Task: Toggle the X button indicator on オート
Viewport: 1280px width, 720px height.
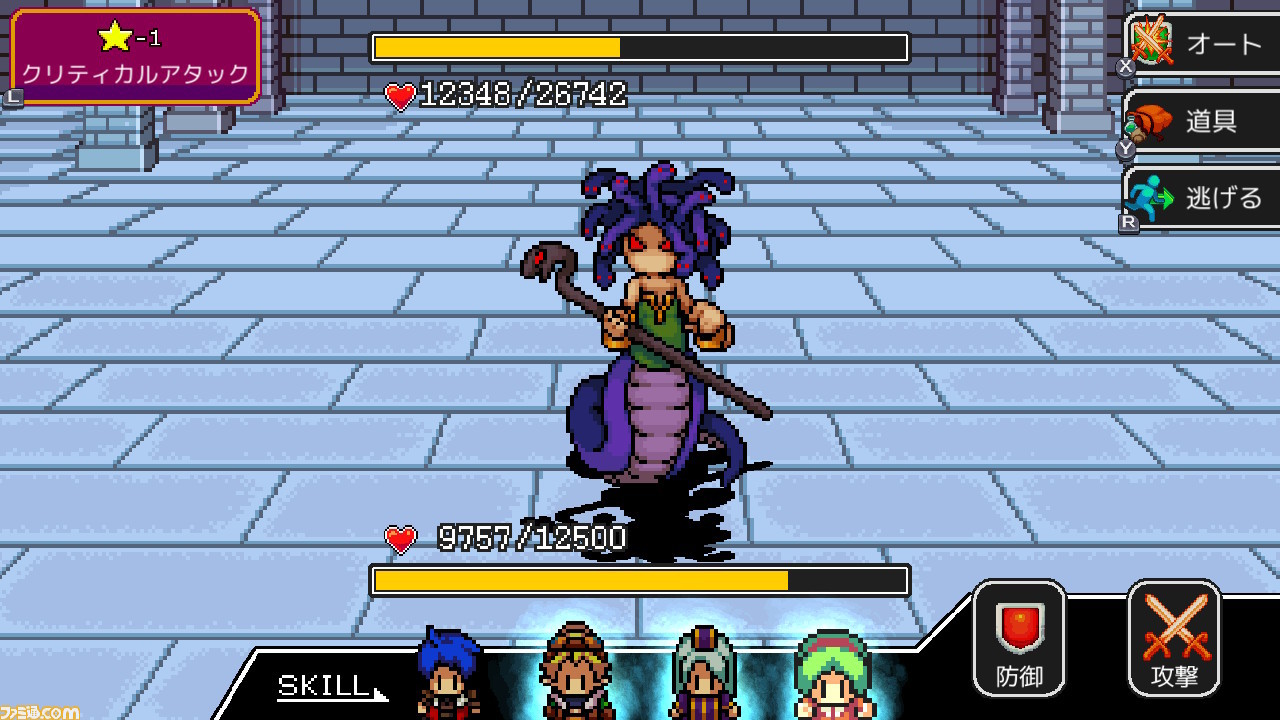Action: coord(1125,65)
